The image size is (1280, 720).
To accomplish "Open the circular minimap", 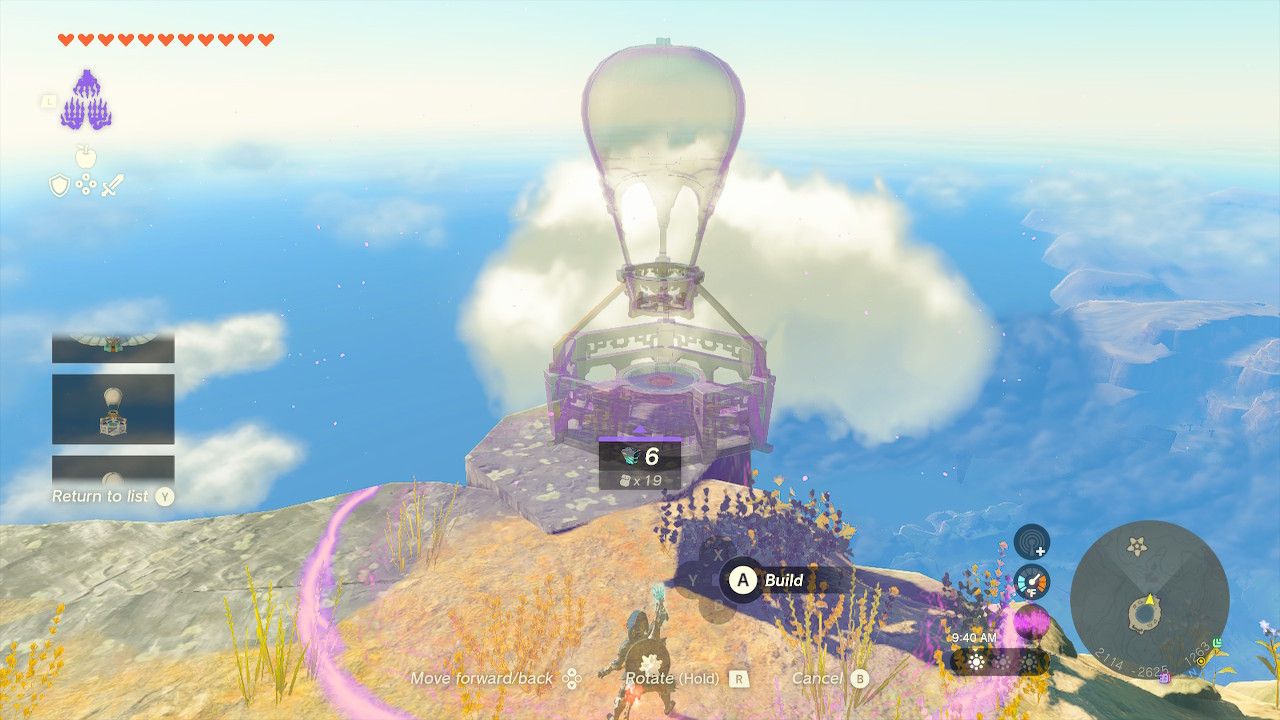I will point(1149,599).
